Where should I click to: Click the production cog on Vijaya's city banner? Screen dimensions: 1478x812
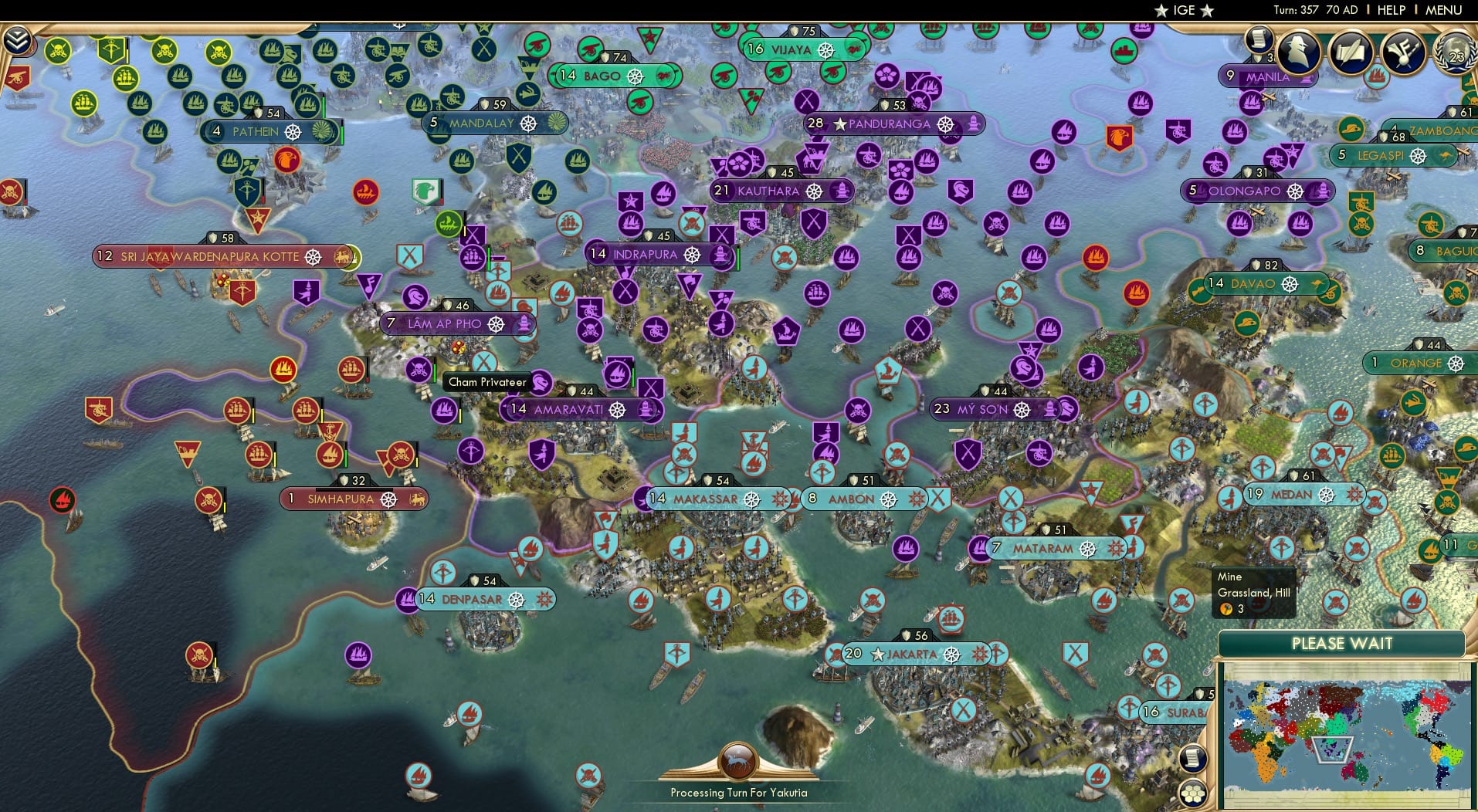(827, 50)
